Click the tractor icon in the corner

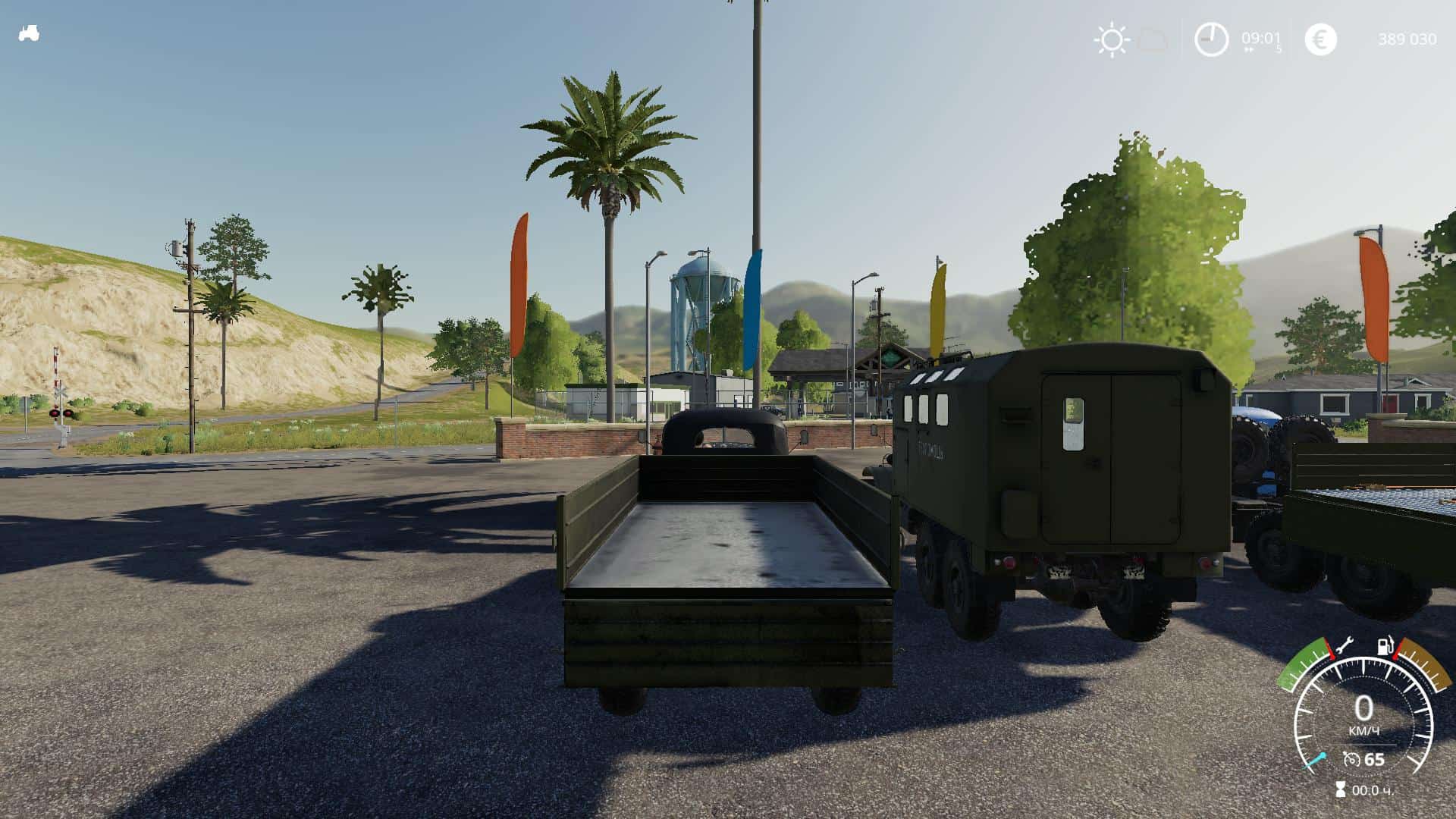click(x=29, y=34)
